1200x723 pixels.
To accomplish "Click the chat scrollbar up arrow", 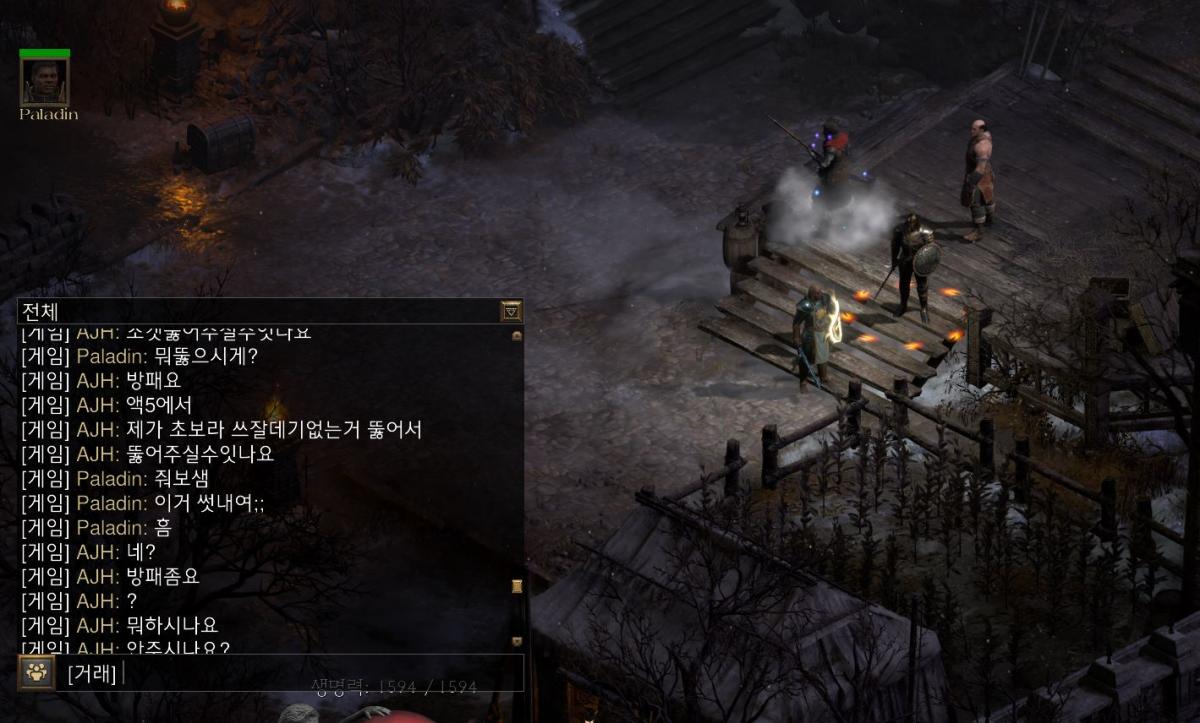I will click(517, 336).
